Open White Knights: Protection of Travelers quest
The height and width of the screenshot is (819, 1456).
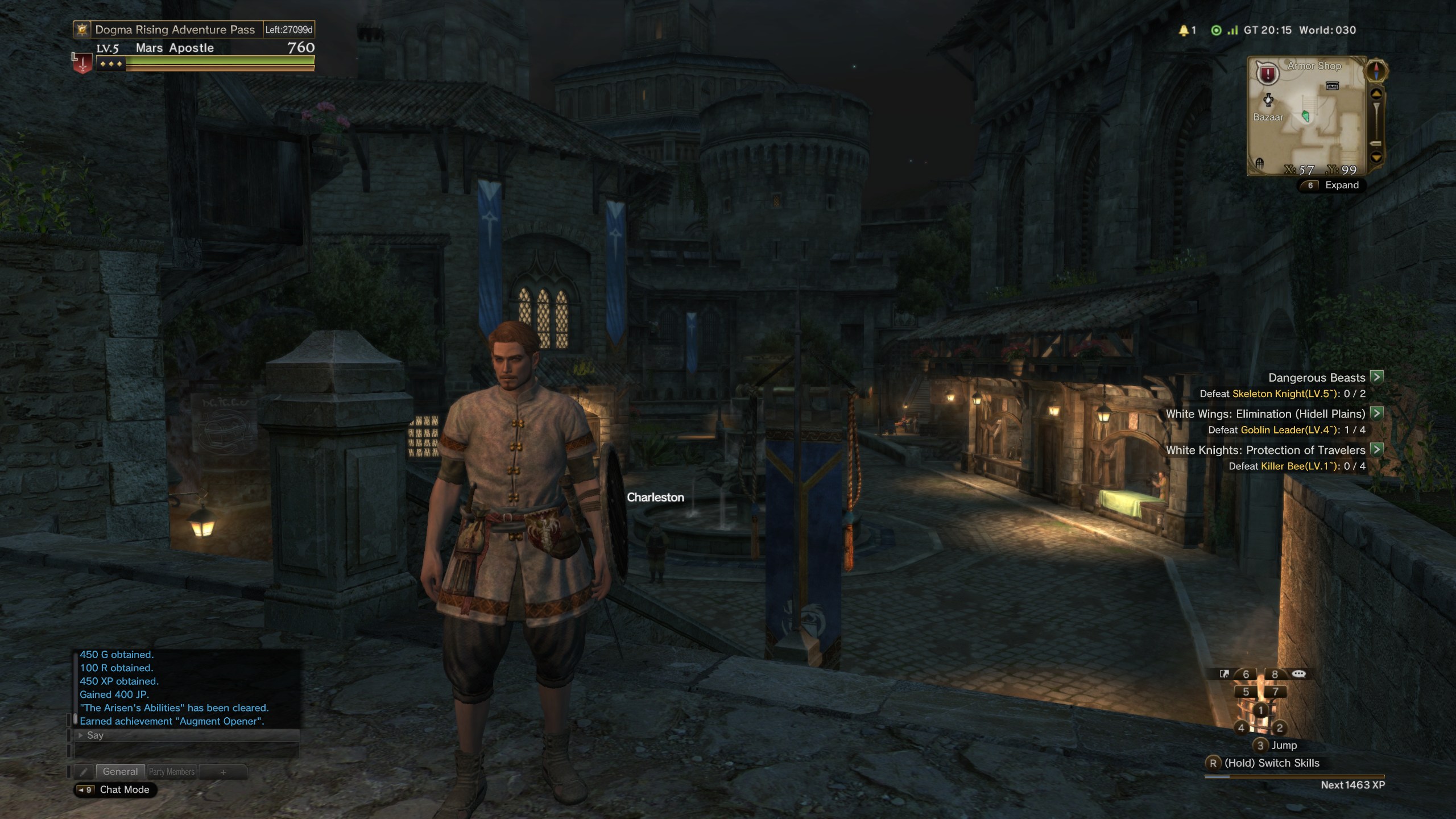tap(1376, 450)
